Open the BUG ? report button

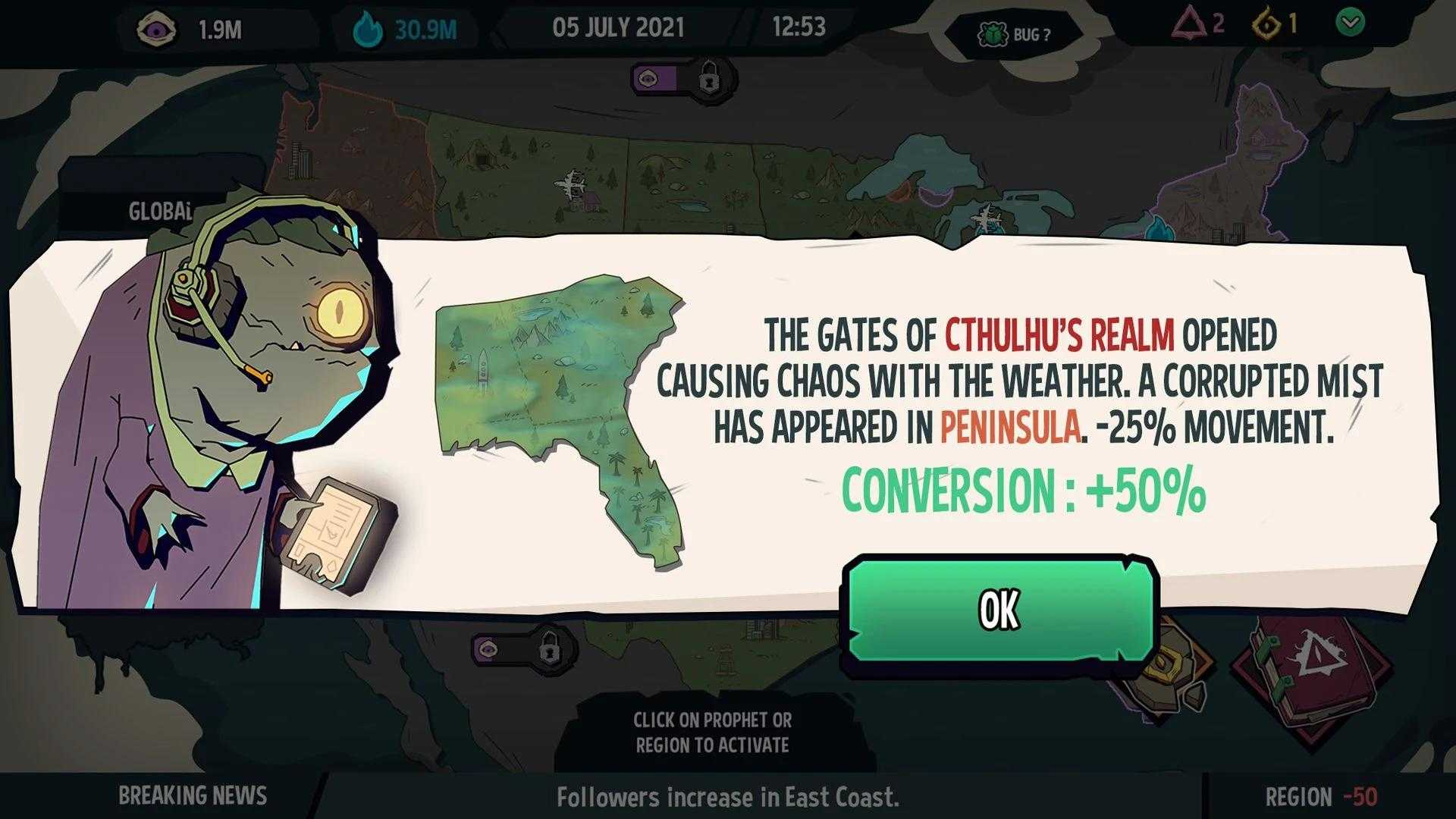coord(1016,35)
